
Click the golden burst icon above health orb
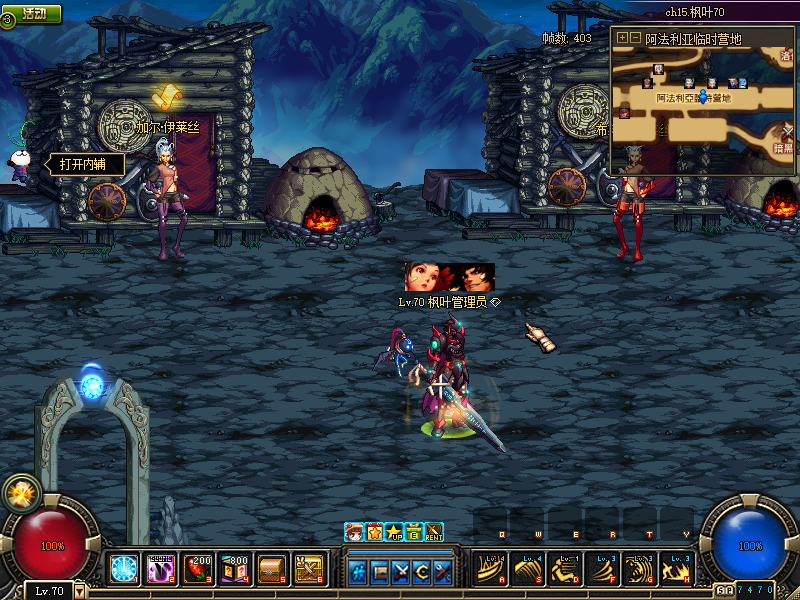point(19,493)
